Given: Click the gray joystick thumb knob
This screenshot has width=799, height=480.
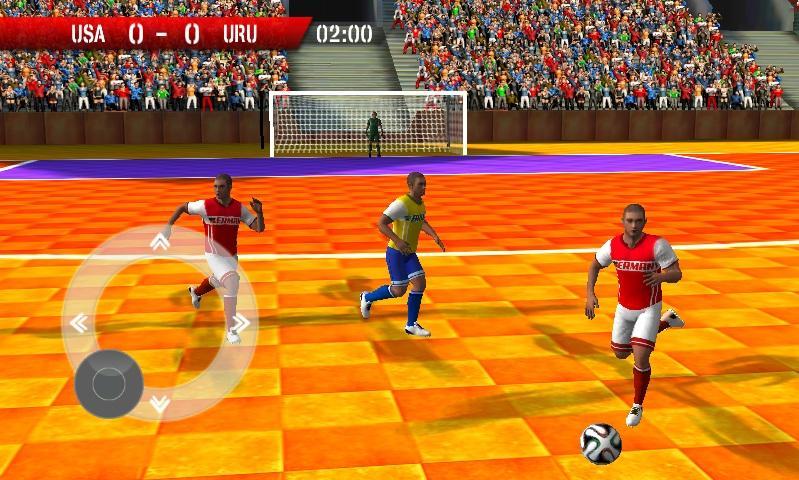Looking at the screenshot, I should tap(108, 383).
